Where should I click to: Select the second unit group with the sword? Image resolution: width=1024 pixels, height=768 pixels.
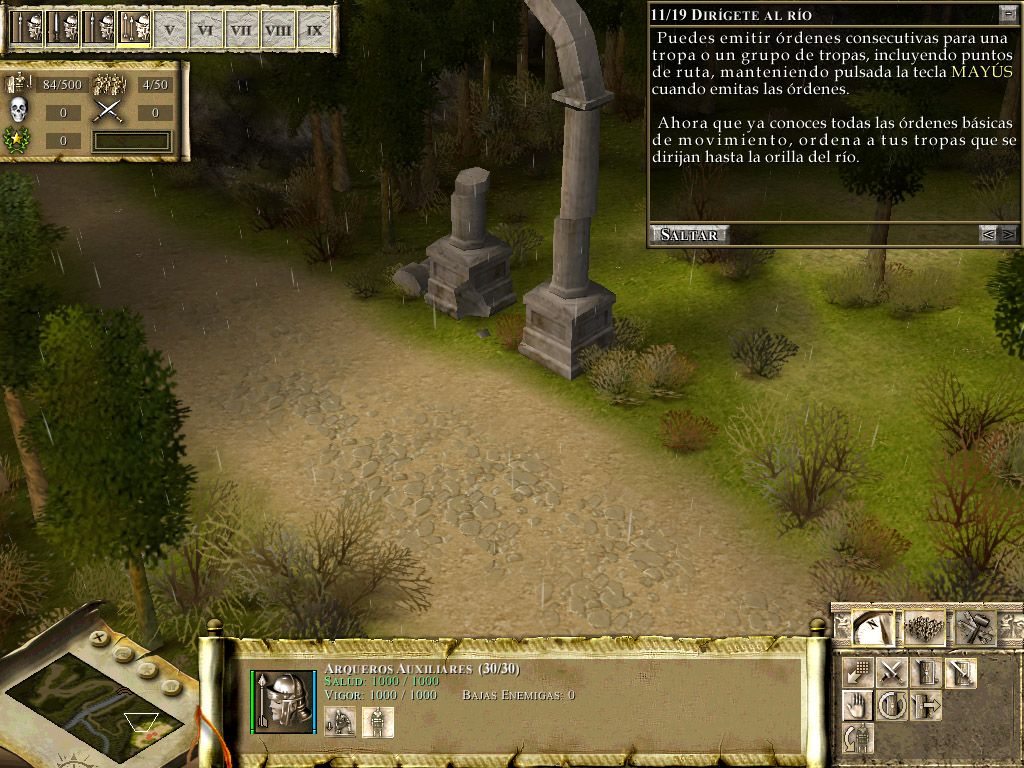61,28
